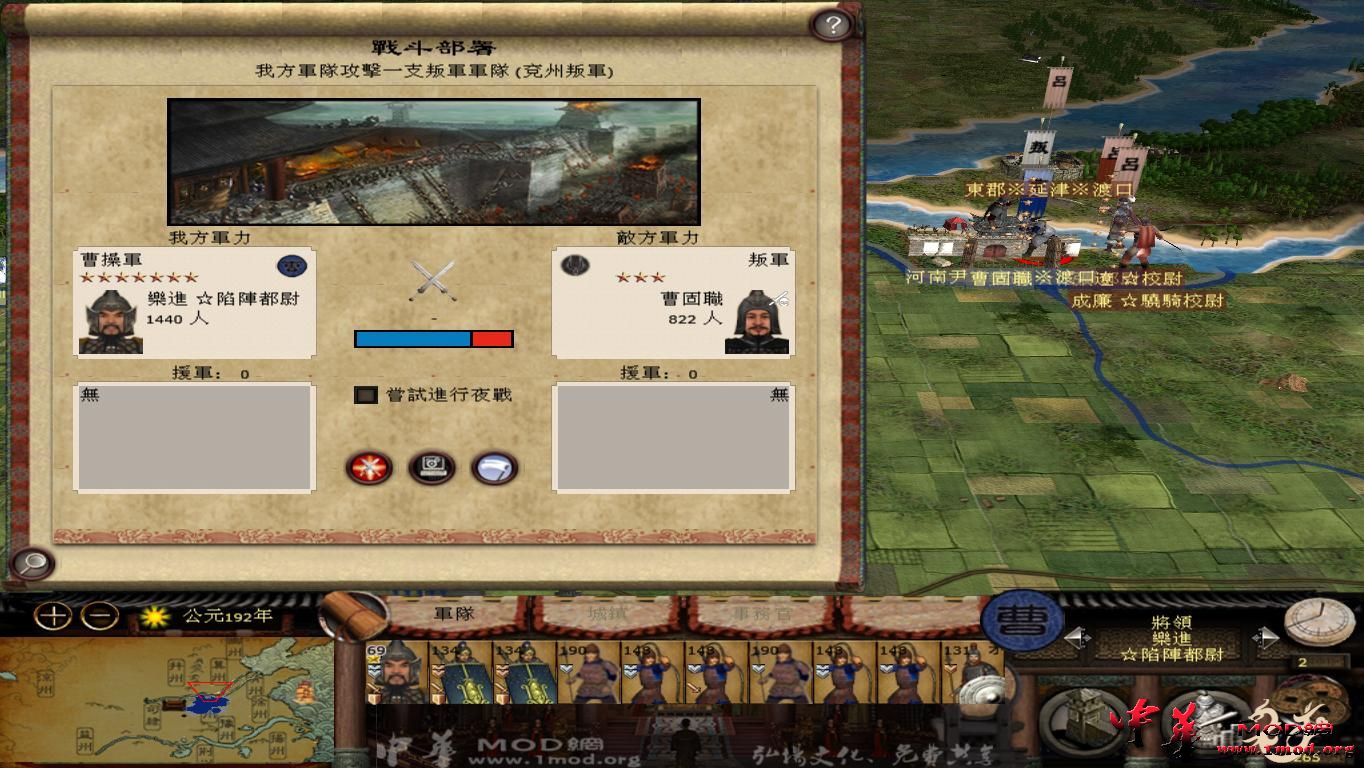Enable the night battle attempt checkbox
This screenshot has width=1364, height=768.
click(x=364, y=395)
